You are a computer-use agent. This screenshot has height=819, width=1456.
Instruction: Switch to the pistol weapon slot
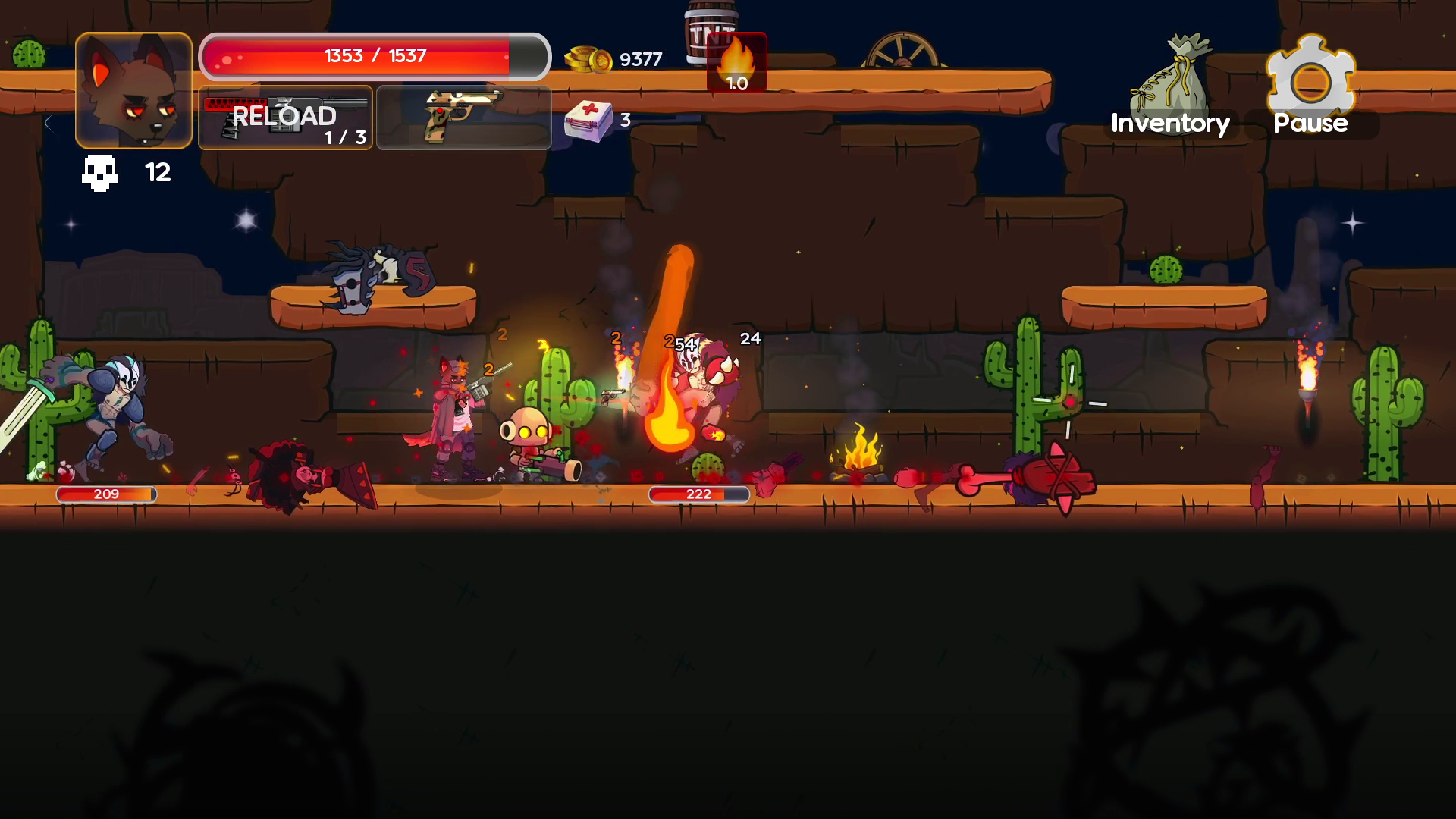(x=463, y=118)
